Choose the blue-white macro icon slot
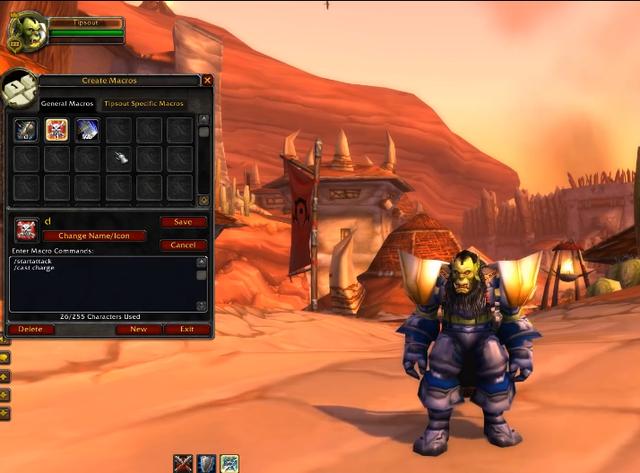Image resolution: width=640 pixels, height=473 pixels. 88,130
